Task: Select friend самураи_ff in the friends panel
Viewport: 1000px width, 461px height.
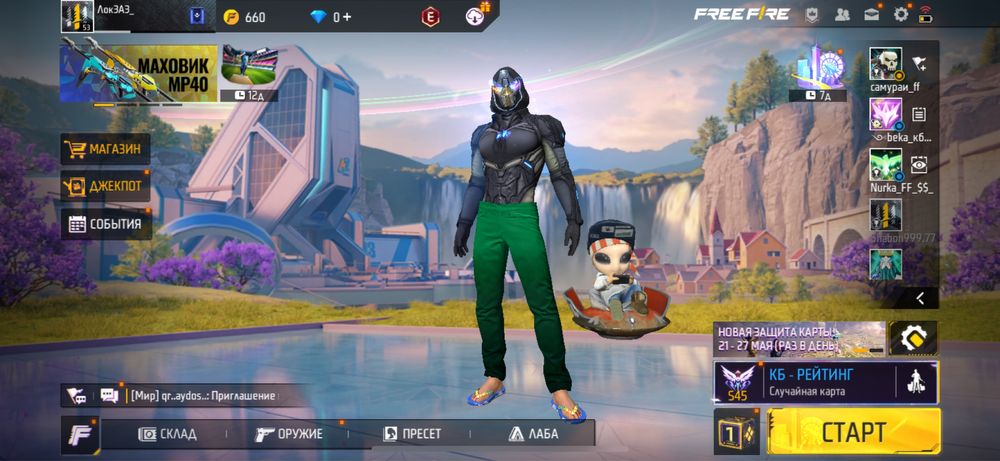Action: [886, 64]
